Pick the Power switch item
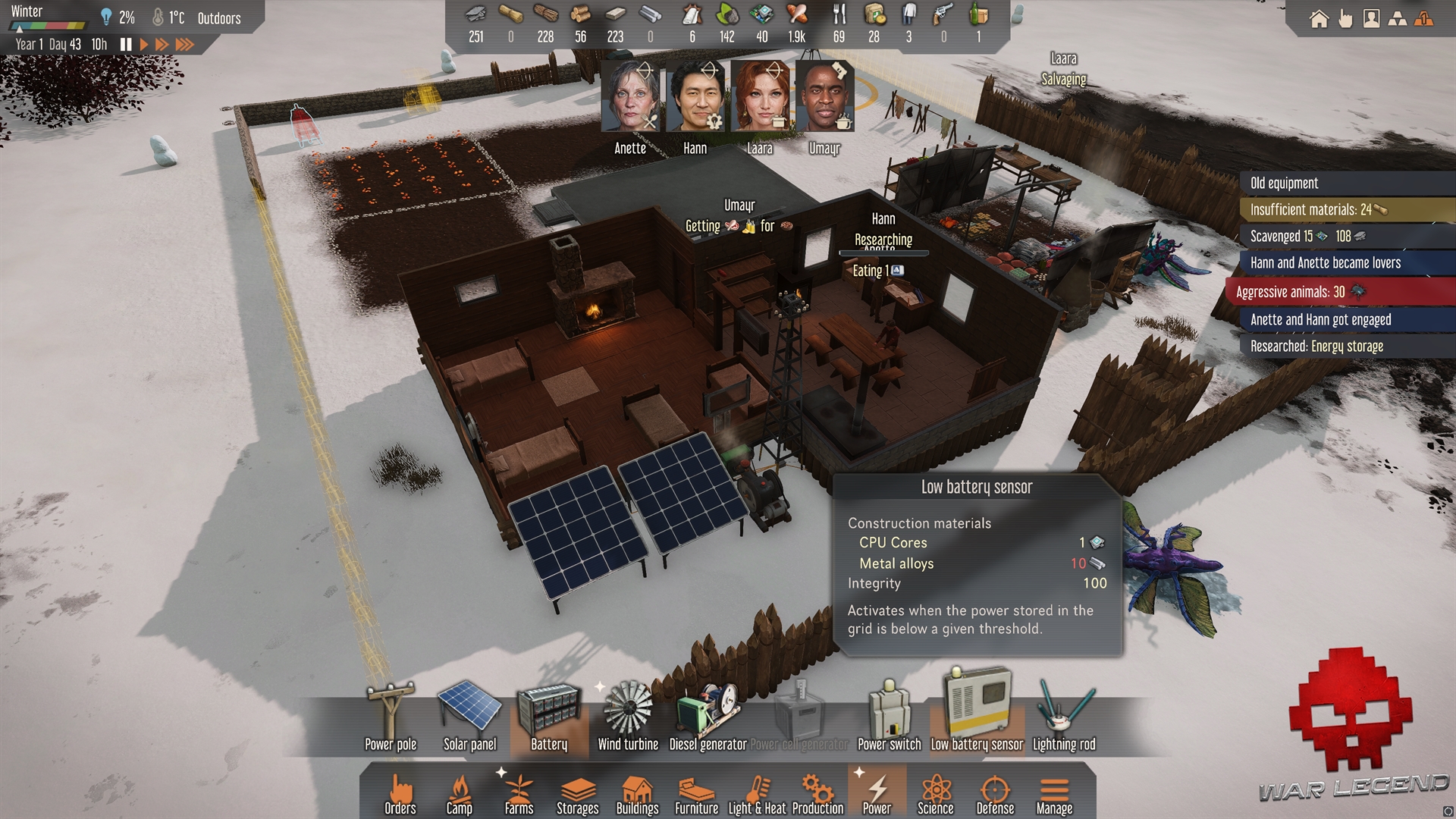Image resolution: width=1456 pixels, height=819 pixels. coord(890,717)
